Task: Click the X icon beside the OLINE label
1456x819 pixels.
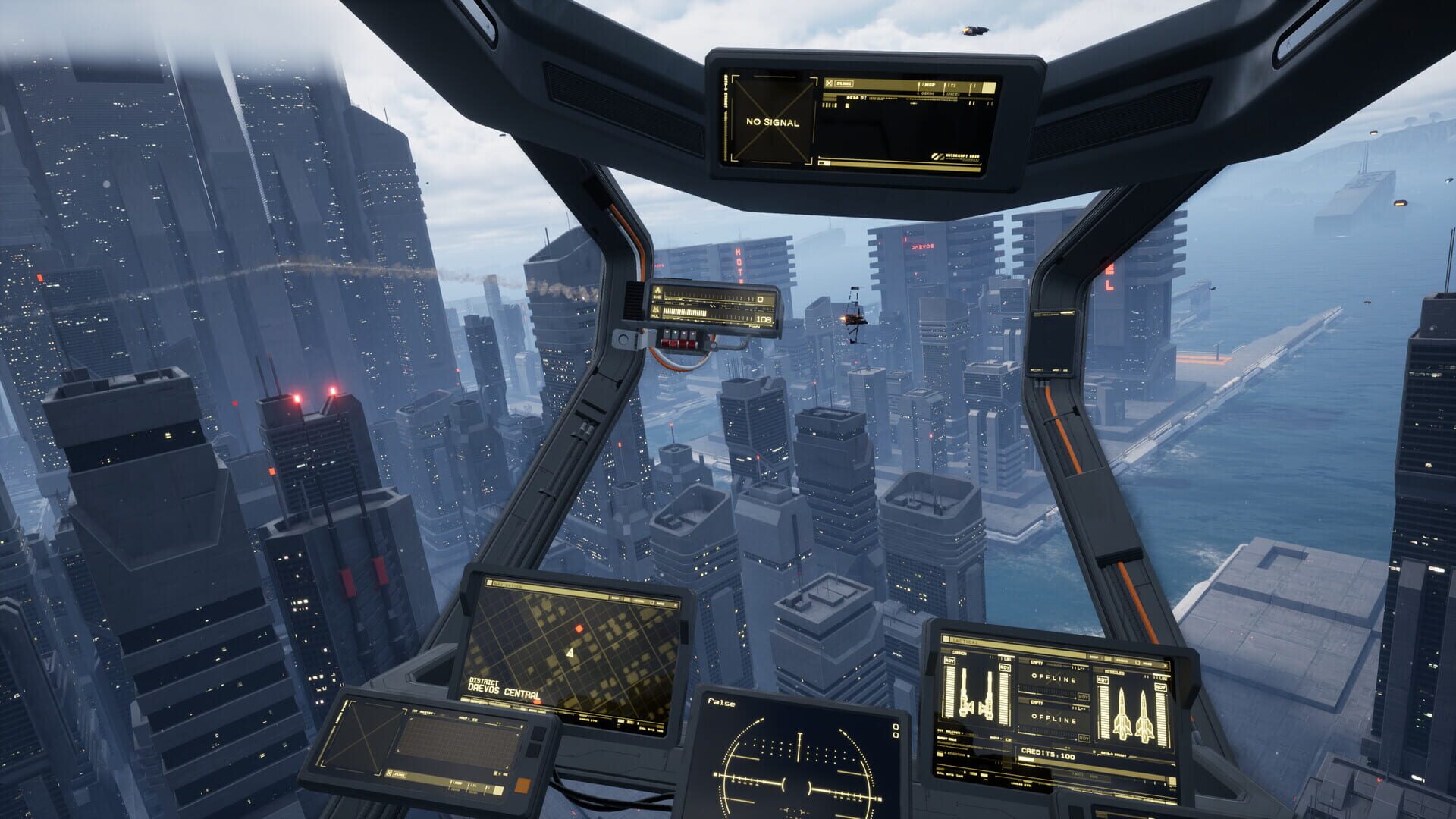Action: pos(829,83)
